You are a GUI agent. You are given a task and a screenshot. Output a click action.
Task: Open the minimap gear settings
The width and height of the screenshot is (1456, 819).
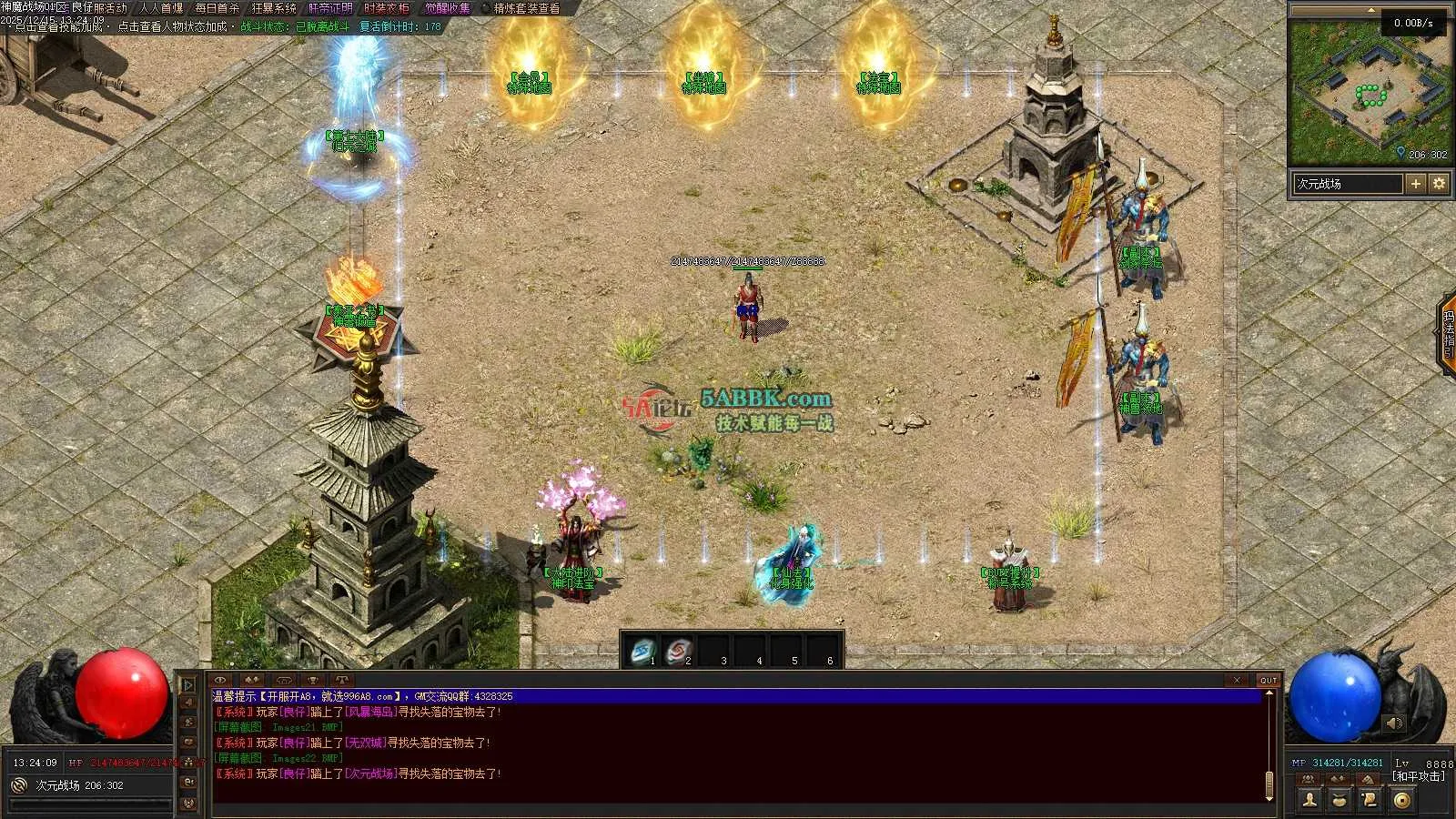click(x=1439, y=184)
